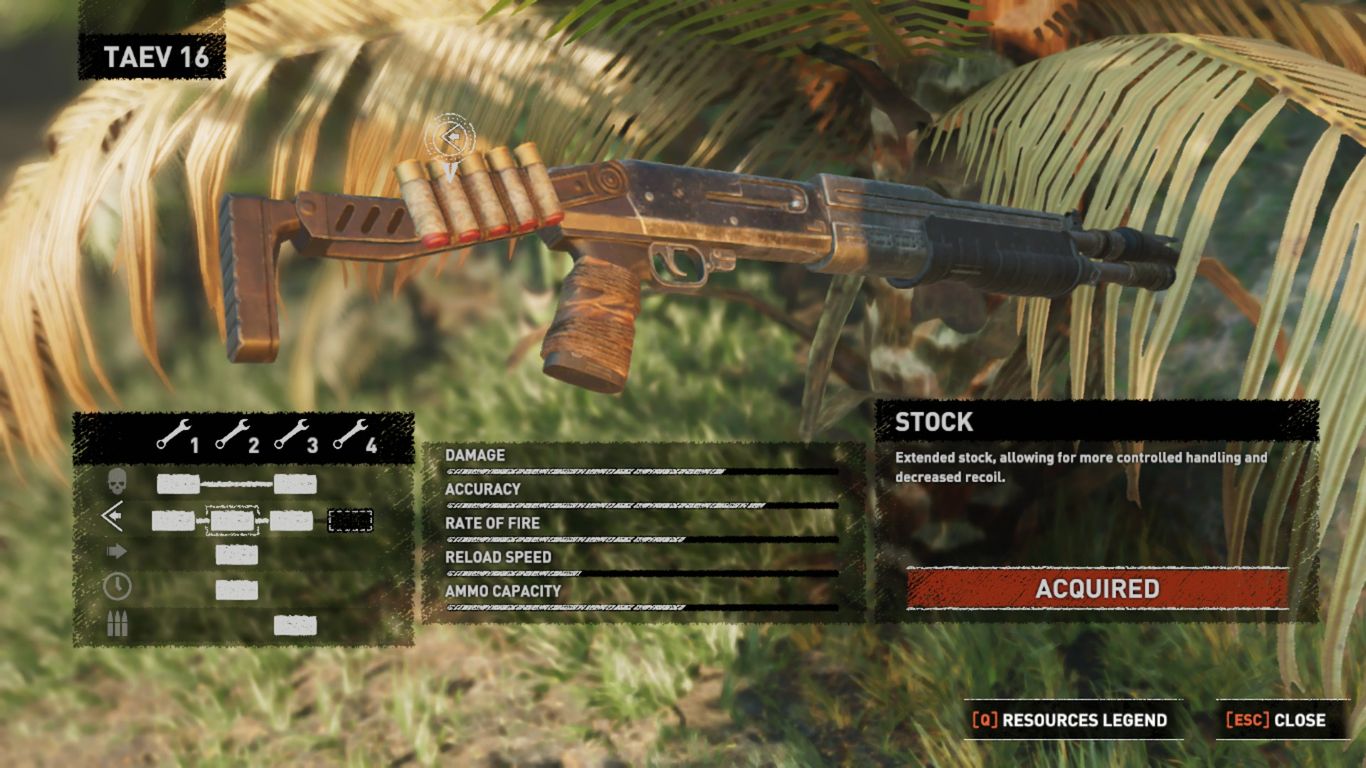Select the level 3 damage upgrade node
Viewport: 1366px width, 768px height.
[x=295, y=485]
